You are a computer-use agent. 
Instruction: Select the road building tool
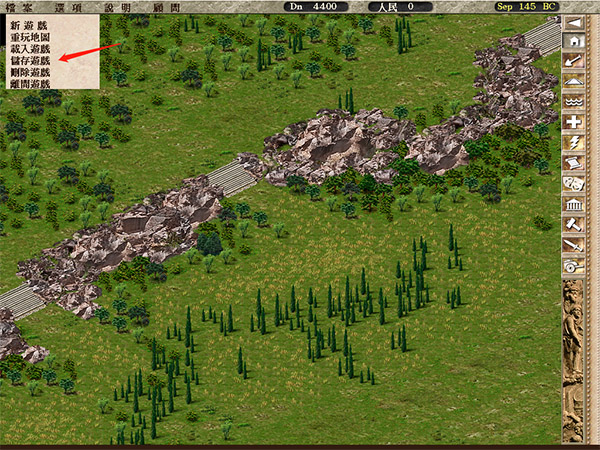pos(574,82)
